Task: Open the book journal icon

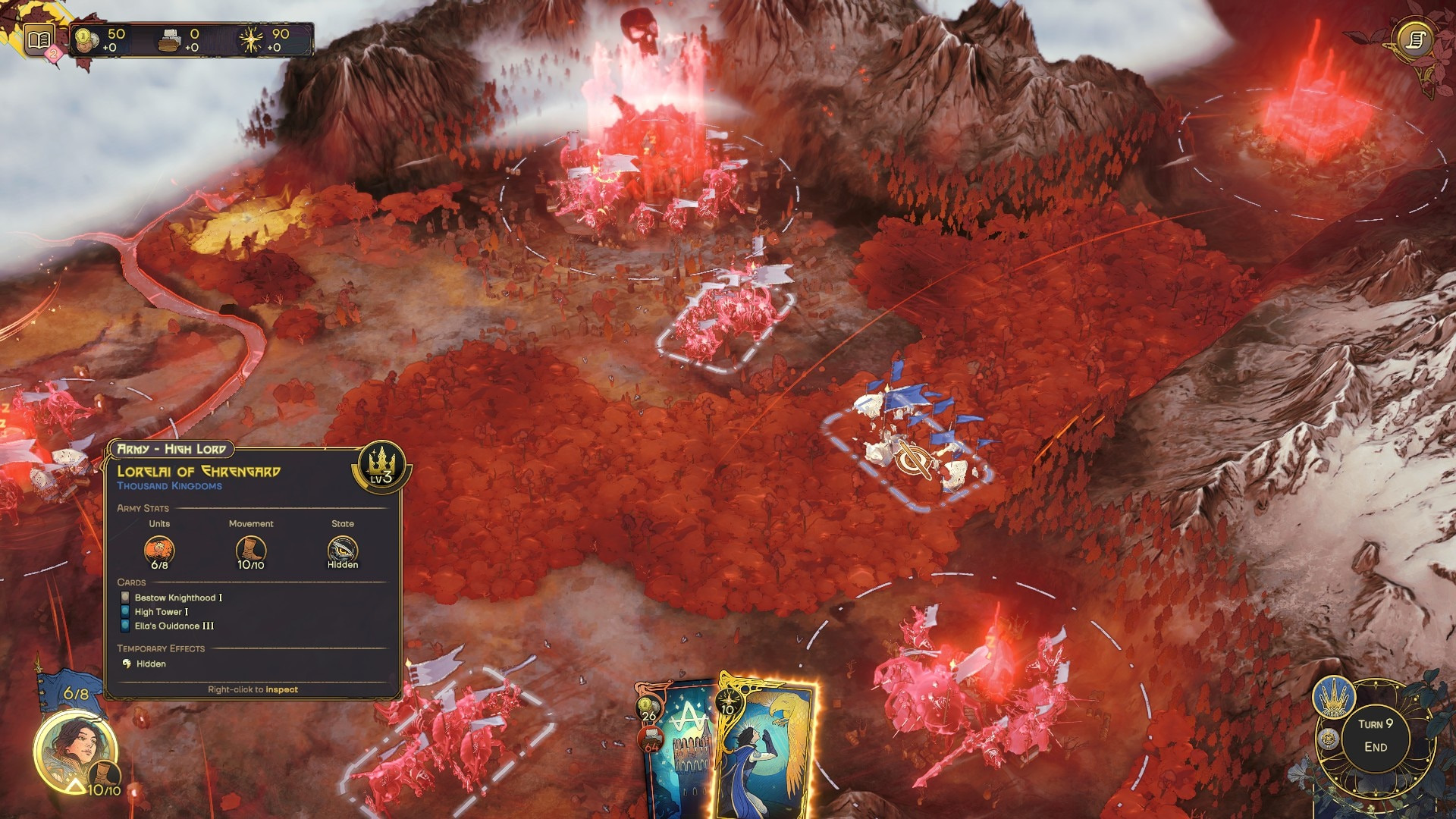Action: pyautogui.click(x=39, y=39)
